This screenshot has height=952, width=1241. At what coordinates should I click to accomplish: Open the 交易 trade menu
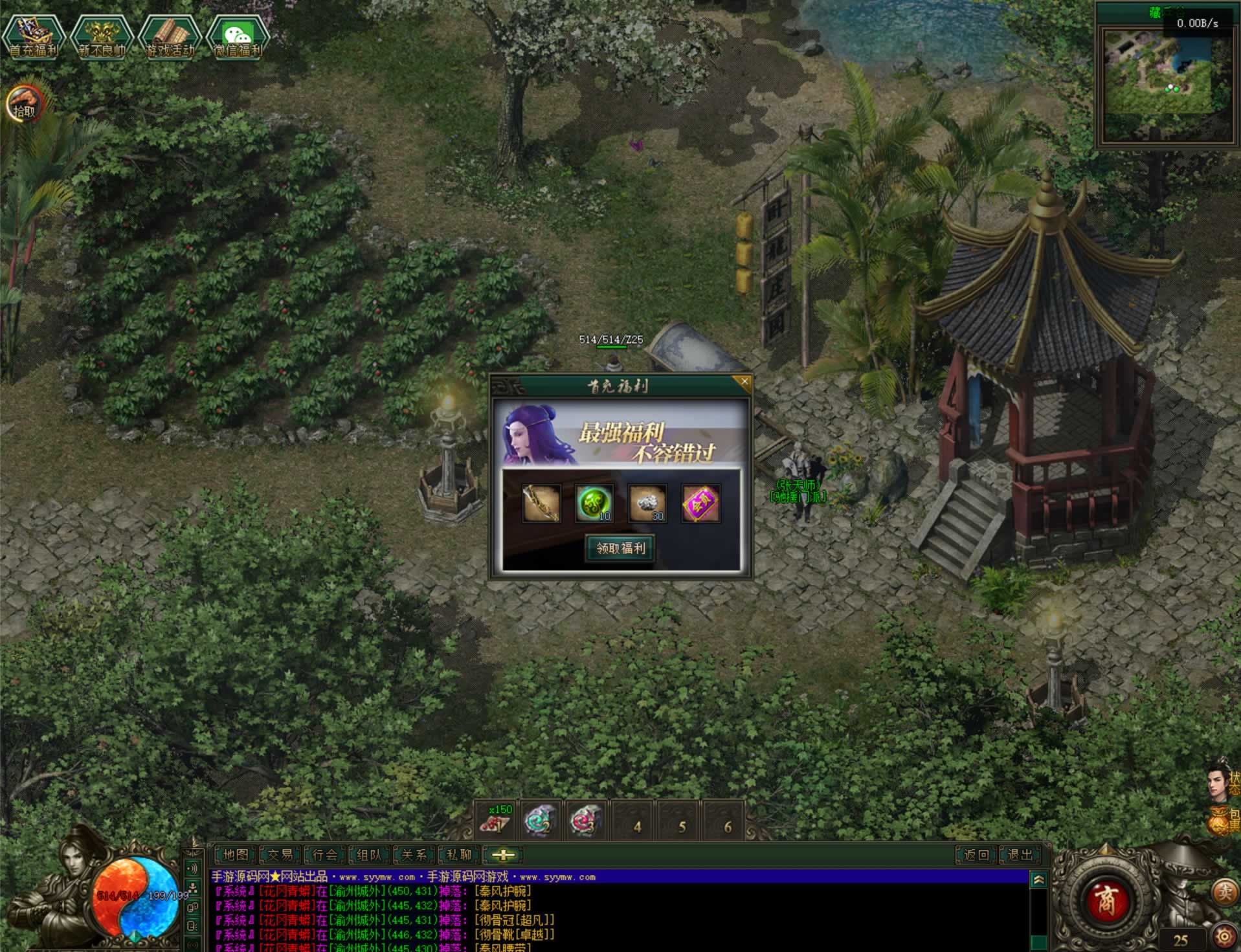tap(280, 855)
